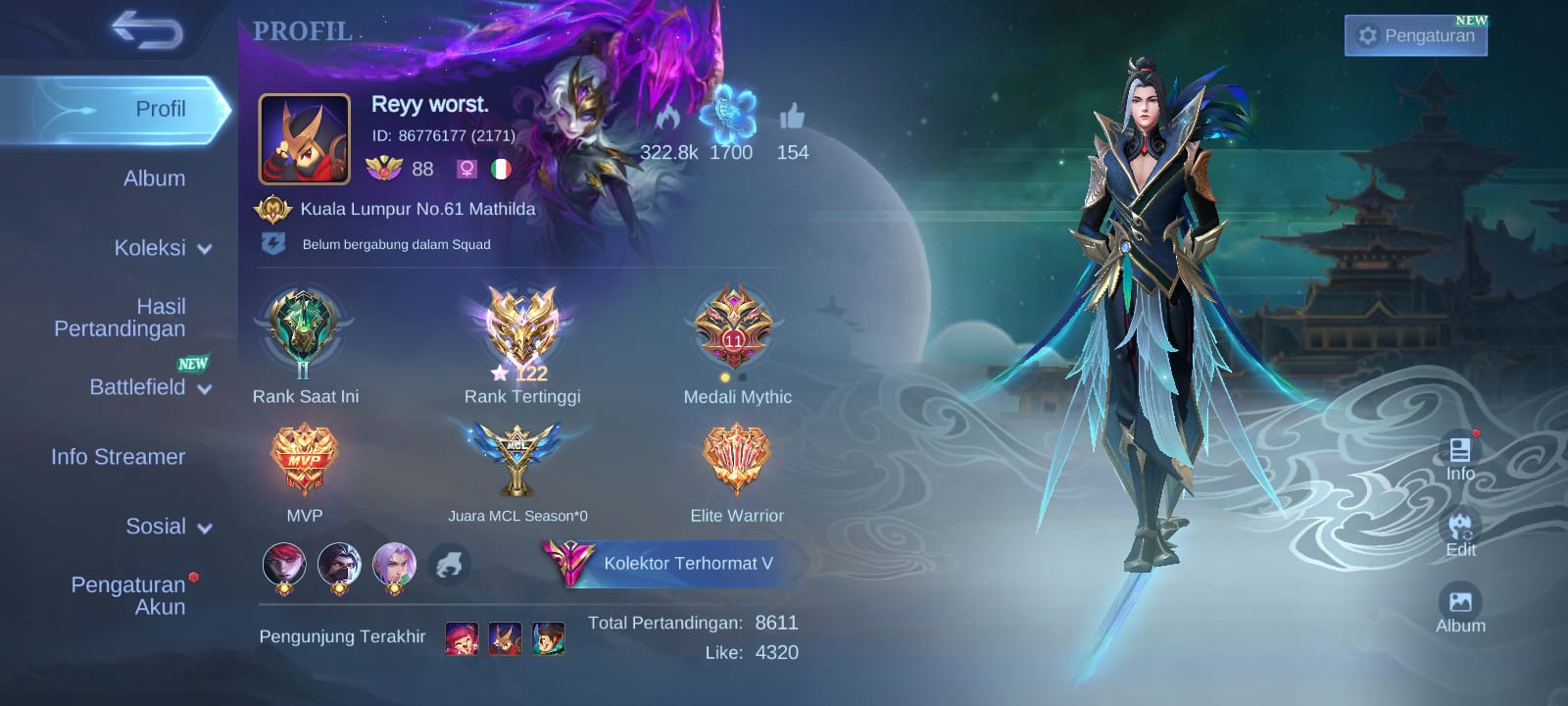The height and width of the screenshot is (706, 1568).
Task: Open the Info button beside the hero
Action: 1460,457
